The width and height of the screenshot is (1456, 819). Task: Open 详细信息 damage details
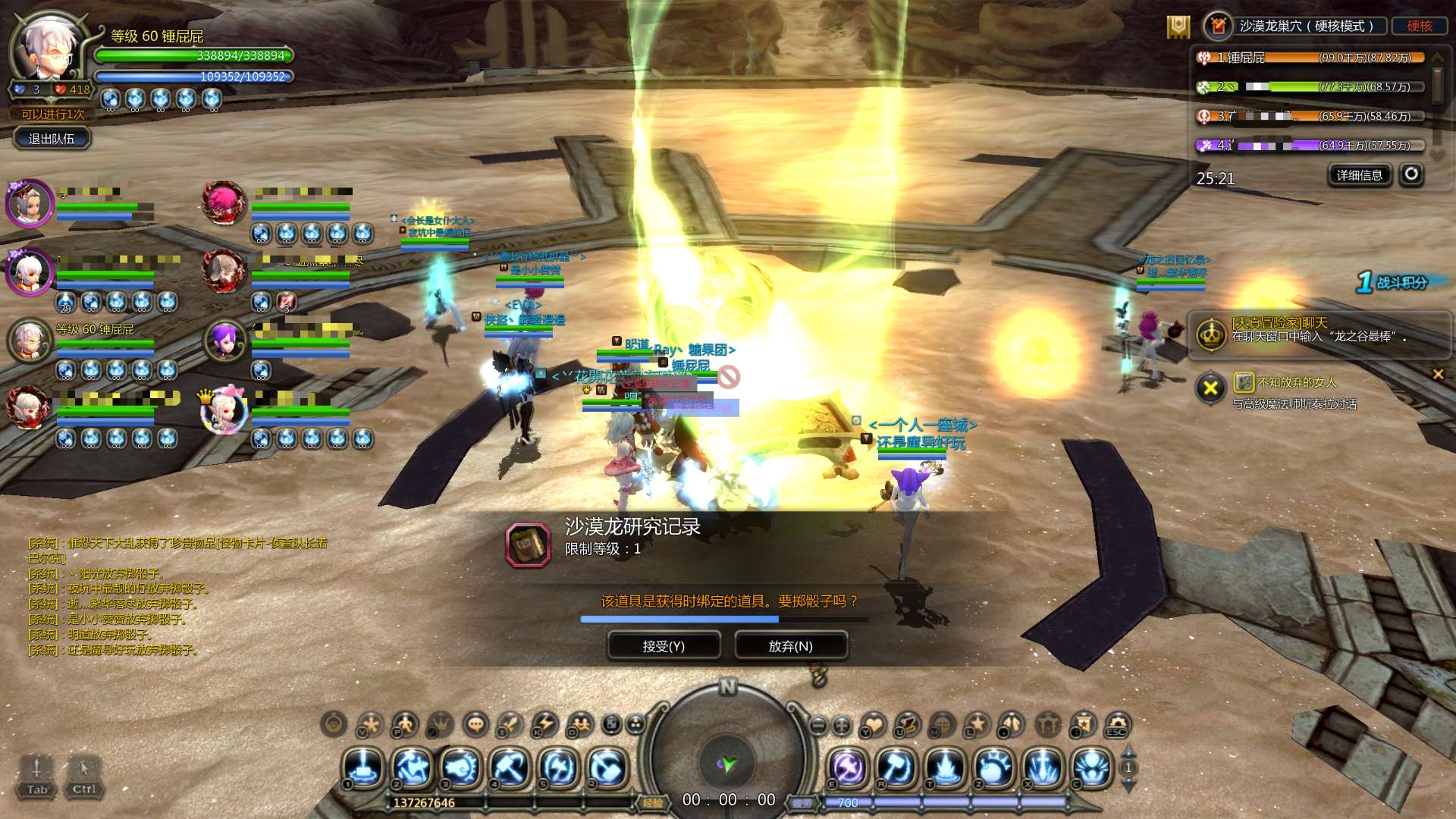click(x=1359, y=175)
